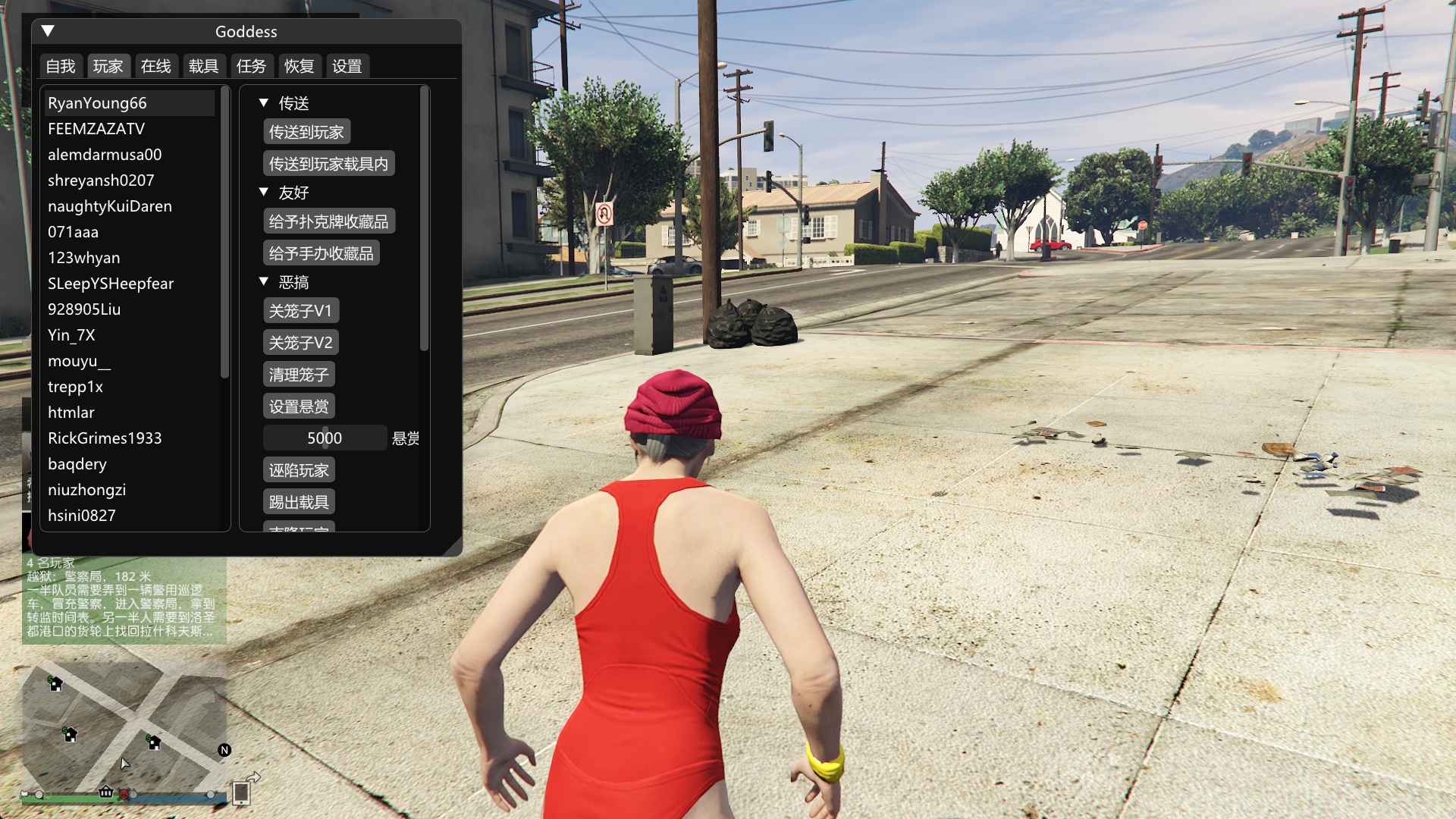
Task: Collapse the Goddess window with the triangle
Action: tap(48, 31)
